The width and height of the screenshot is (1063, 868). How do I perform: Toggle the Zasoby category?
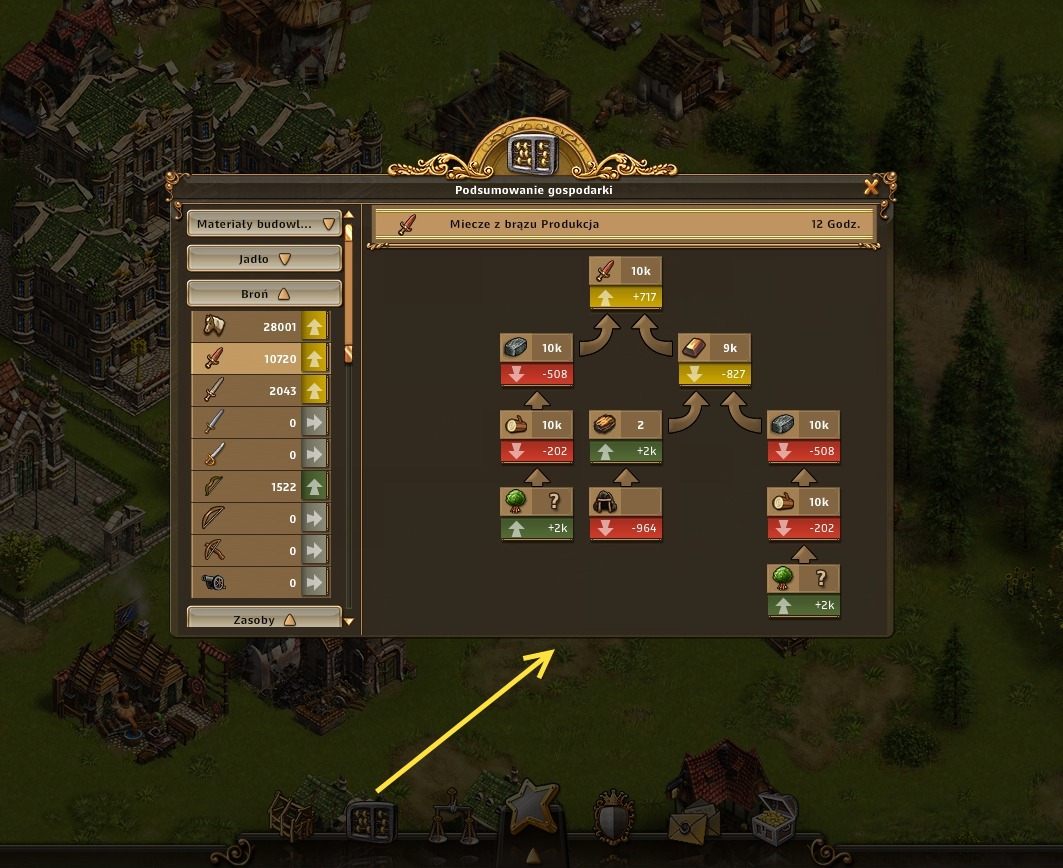click(x=264, y=620)
